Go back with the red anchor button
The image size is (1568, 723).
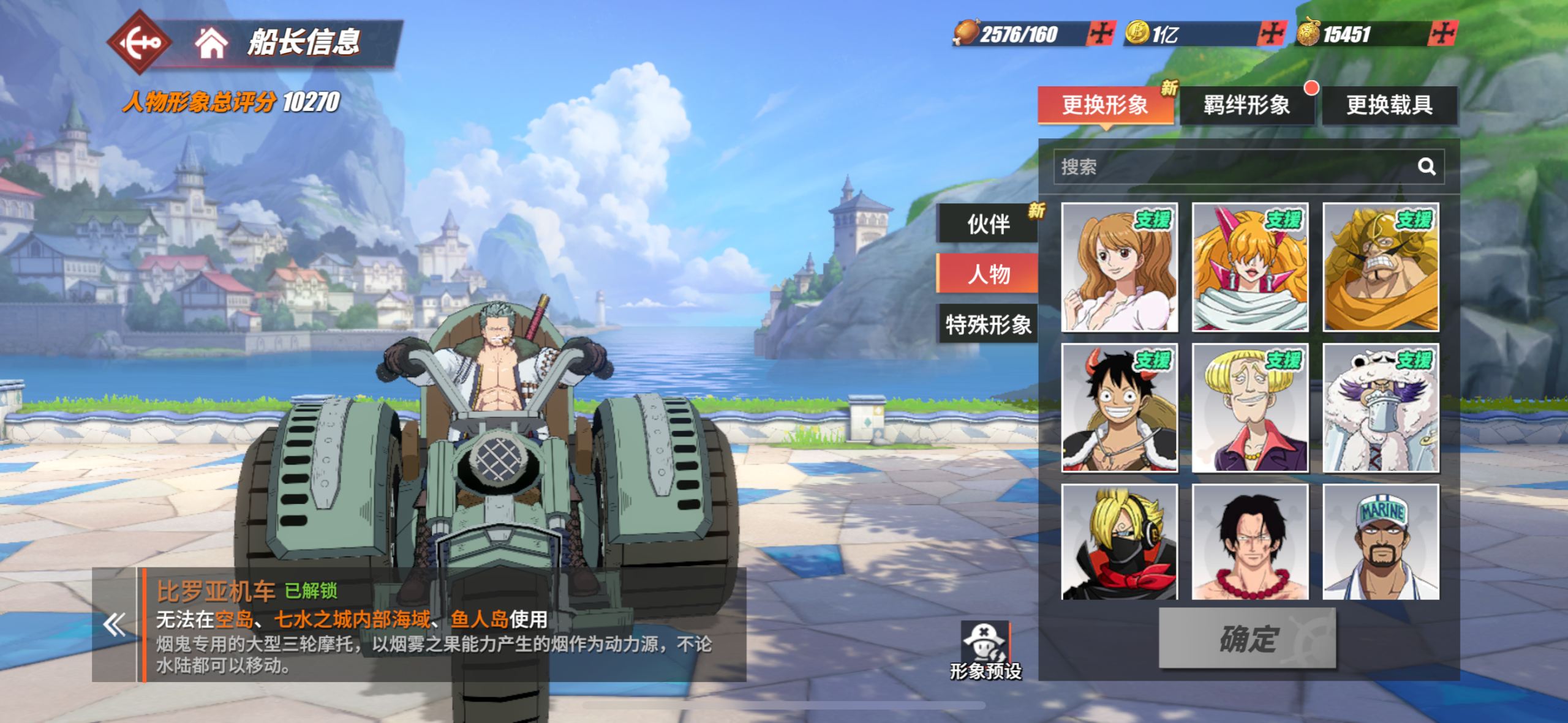pyautogui.click(x=139, y=42)
